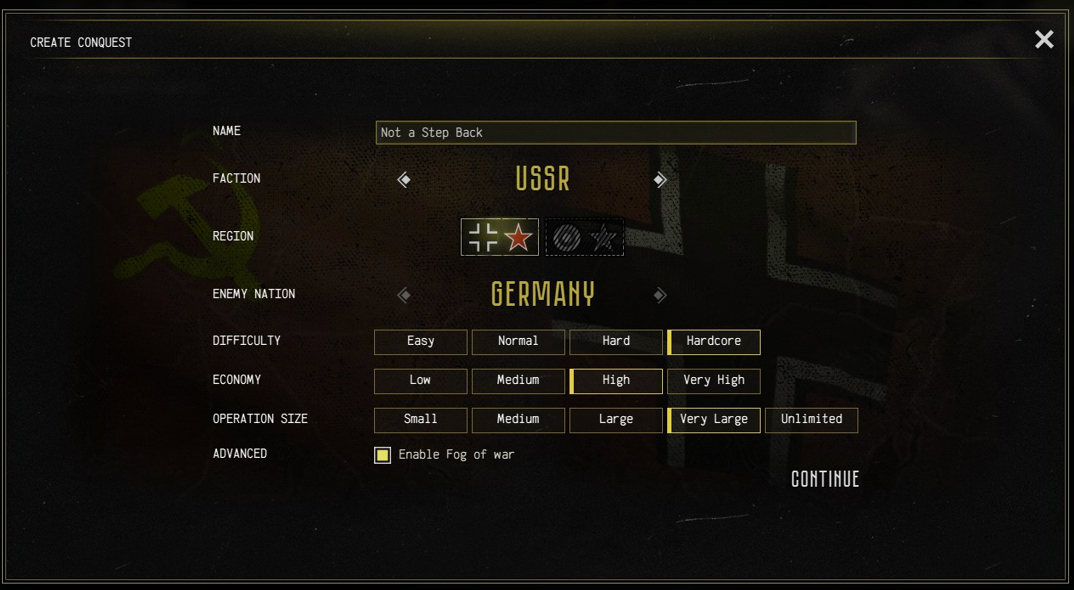
Task: Select the greyed-out second region option
Action: coord(584,237)
